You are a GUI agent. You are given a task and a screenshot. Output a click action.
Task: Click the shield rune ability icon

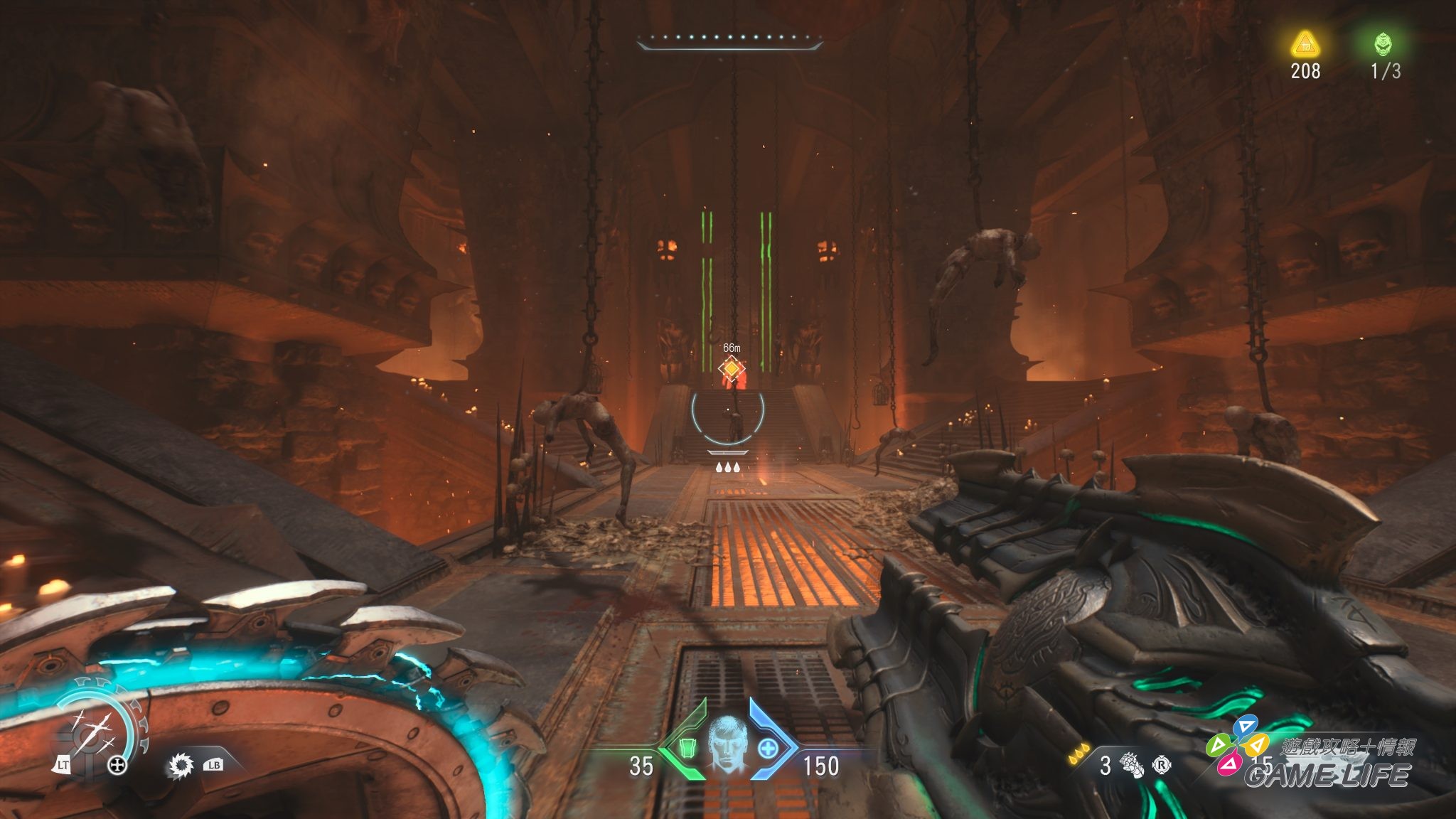(x=90, y=732)
